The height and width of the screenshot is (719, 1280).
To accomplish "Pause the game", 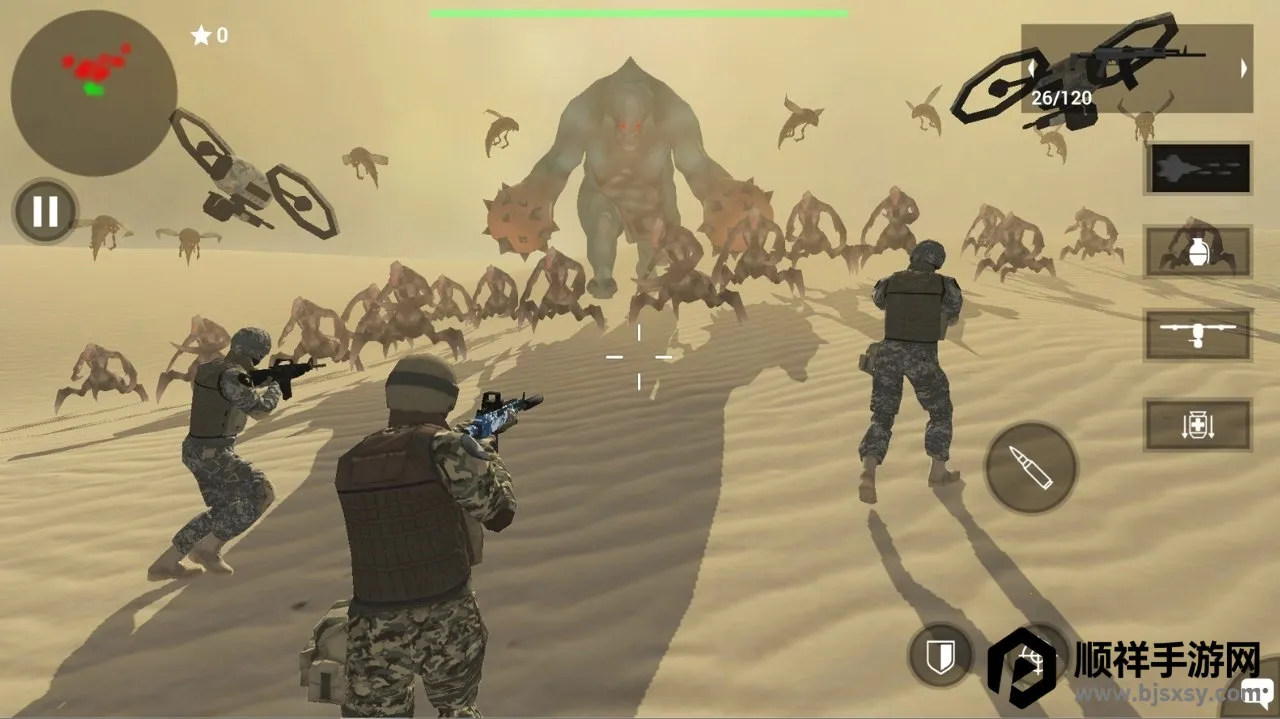I will [45, 211].
